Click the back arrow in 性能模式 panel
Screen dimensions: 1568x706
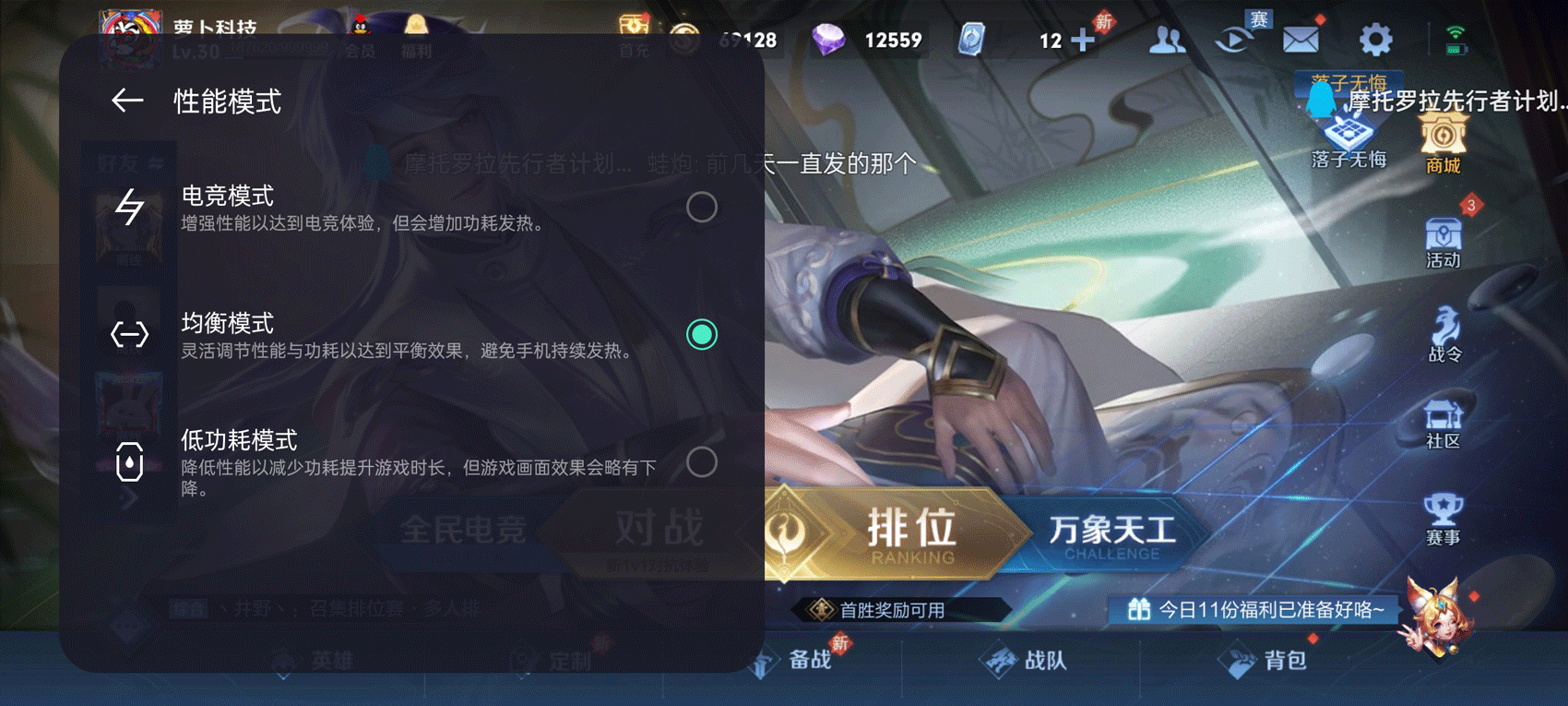tap(129, 100)
